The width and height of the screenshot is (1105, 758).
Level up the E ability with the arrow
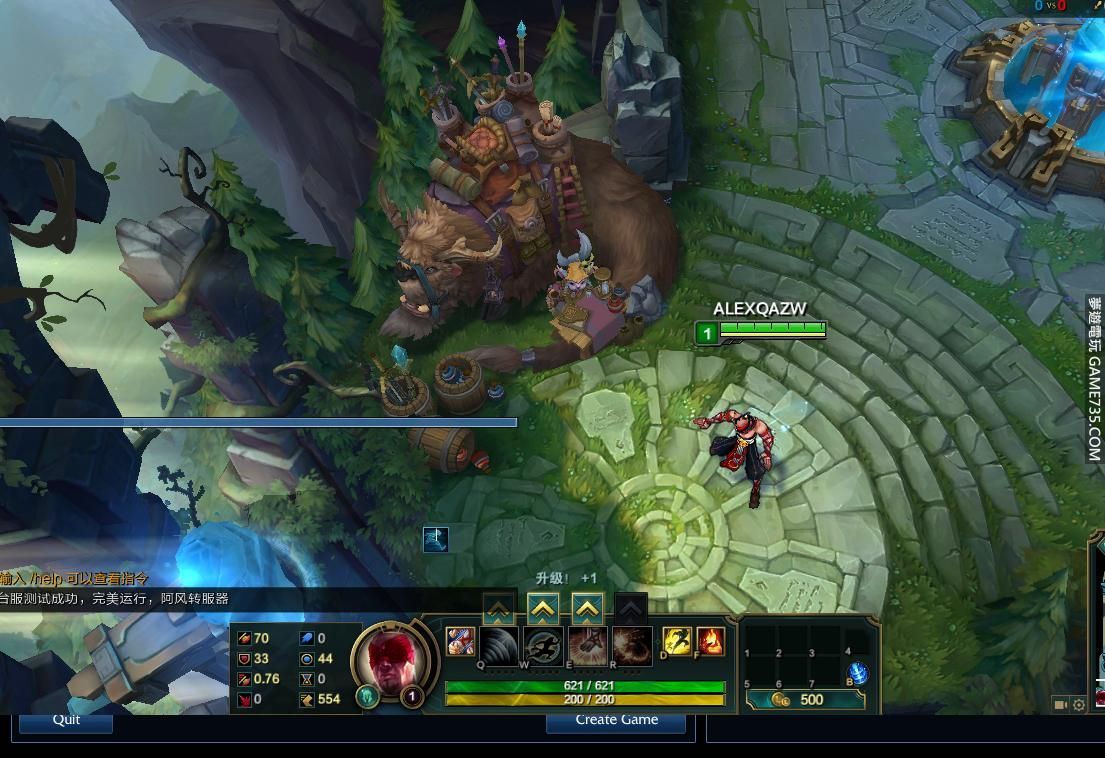pyautogui.click(x=587, y=607)
